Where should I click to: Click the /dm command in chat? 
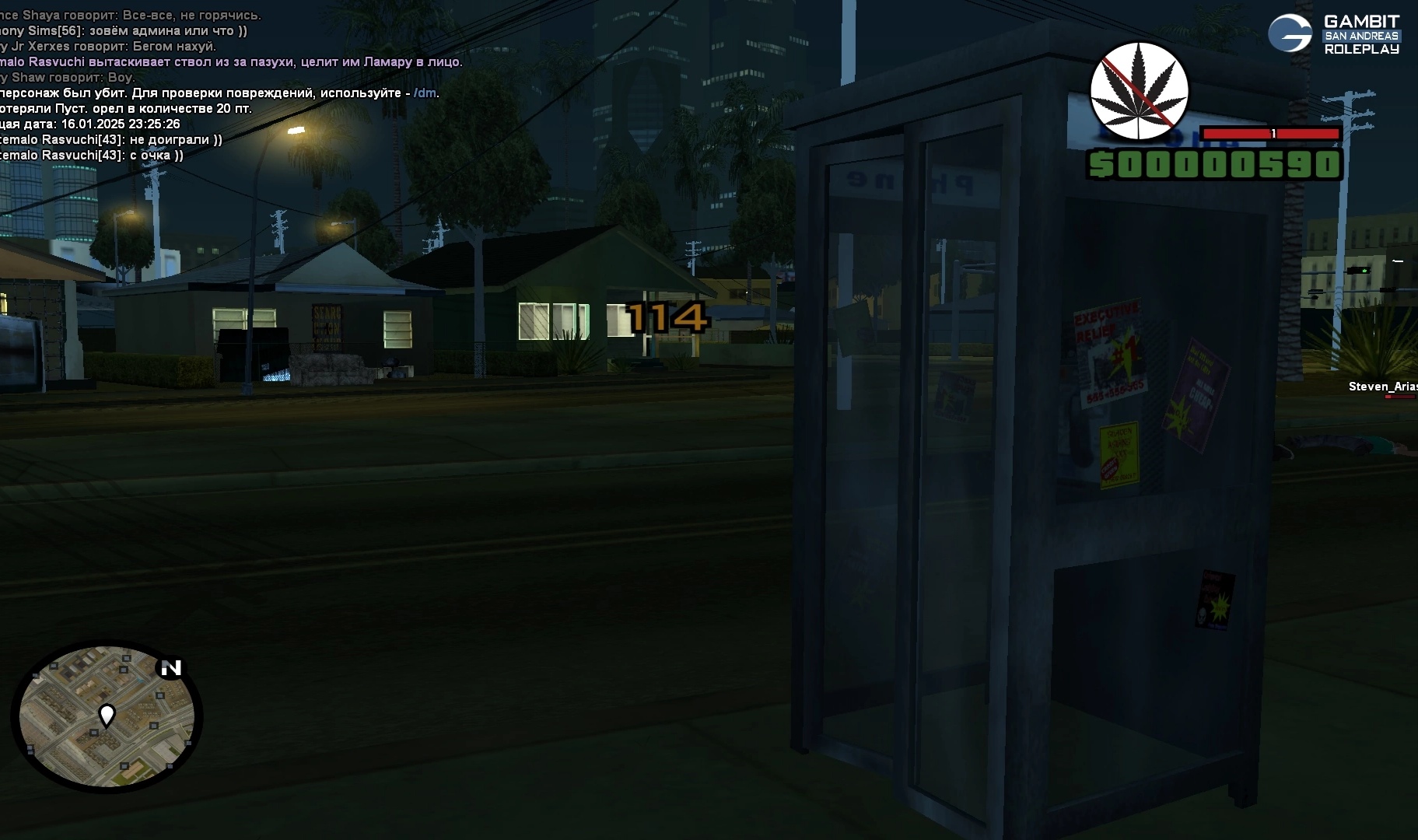[x=425, y=93]
